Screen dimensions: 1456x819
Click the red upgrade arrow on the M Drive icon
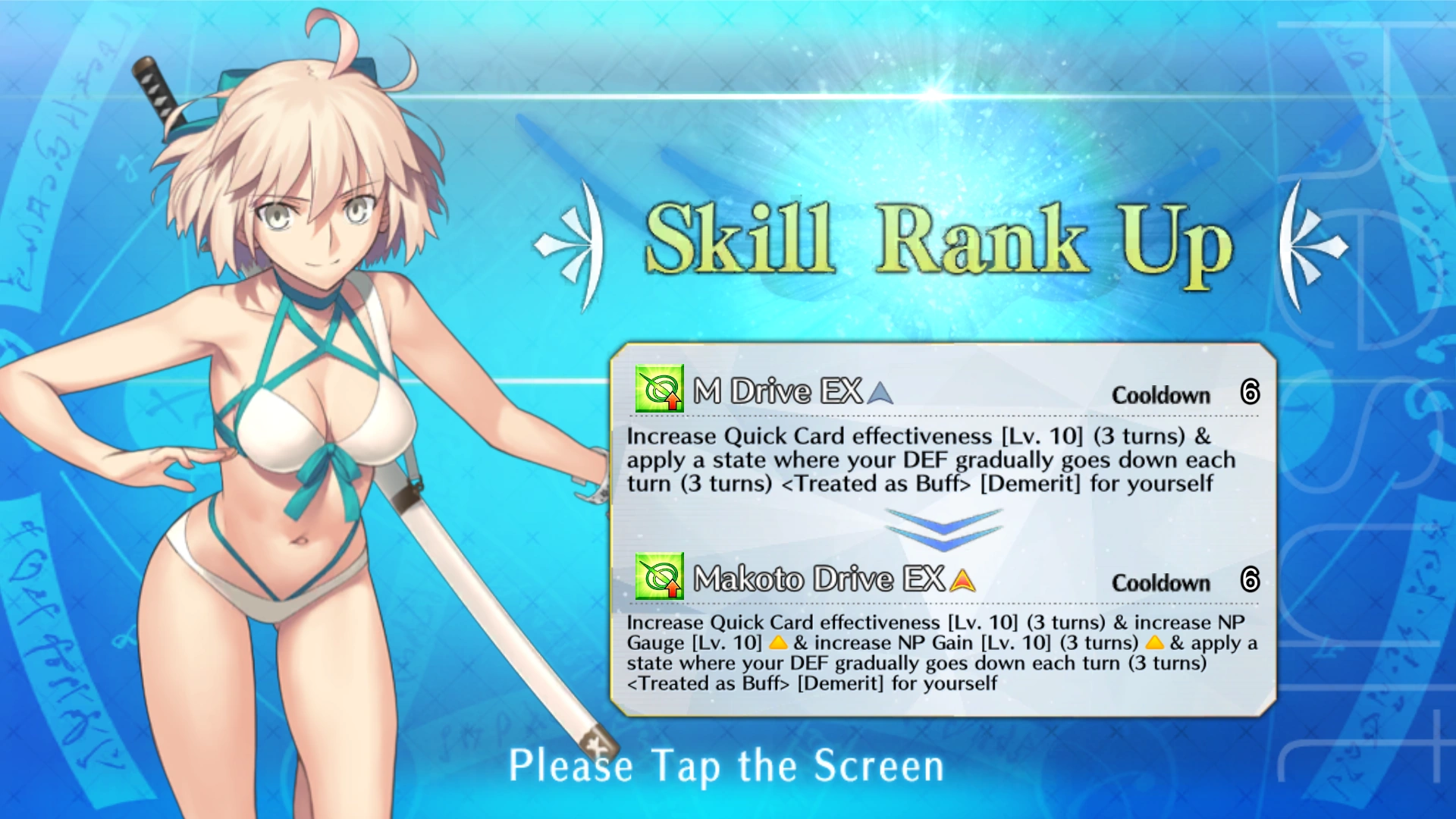pyautogui.click(x=672, y=403)
